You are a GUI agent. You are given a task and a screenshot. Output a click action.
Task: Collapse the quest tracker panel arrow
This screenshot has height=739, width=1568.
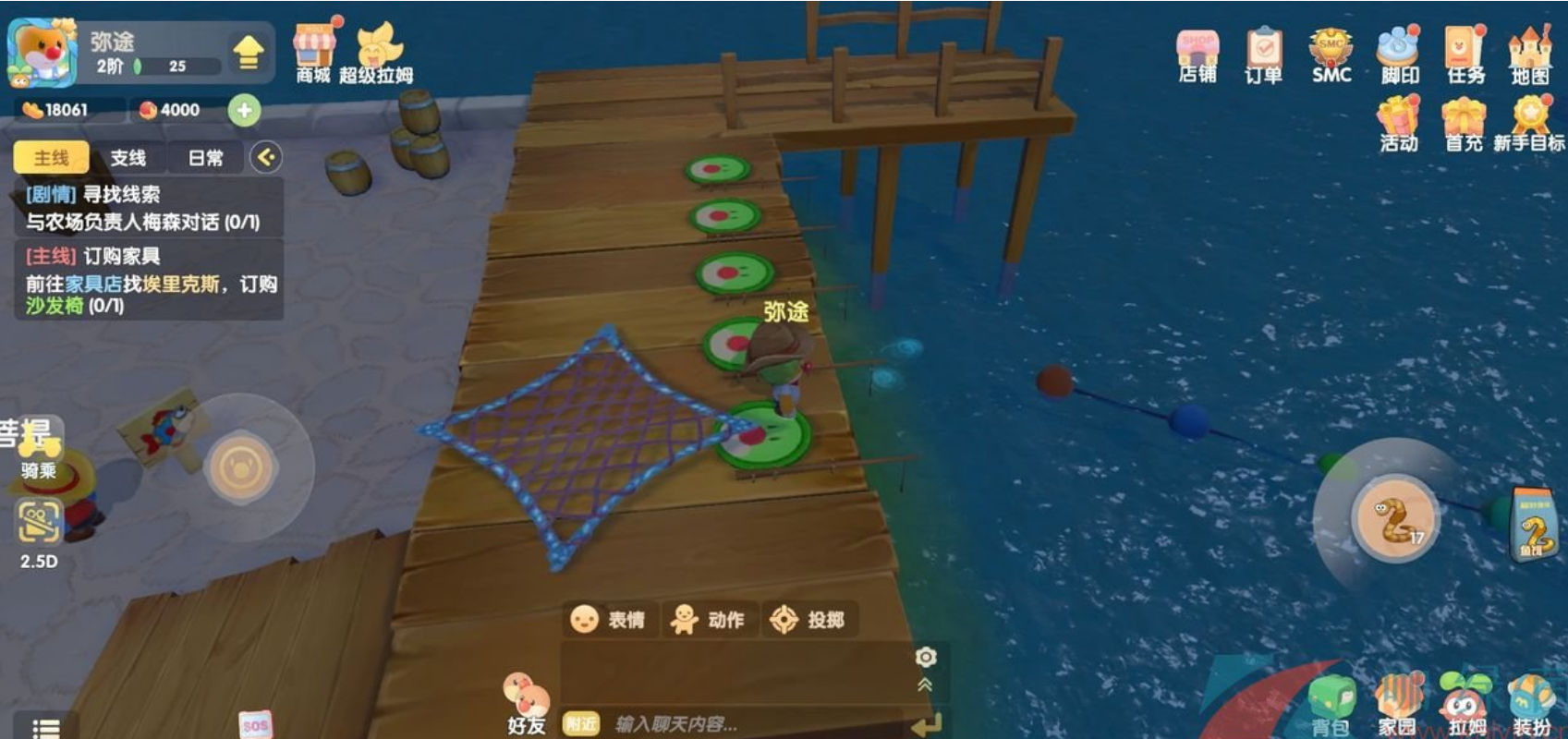coord(266,157)
